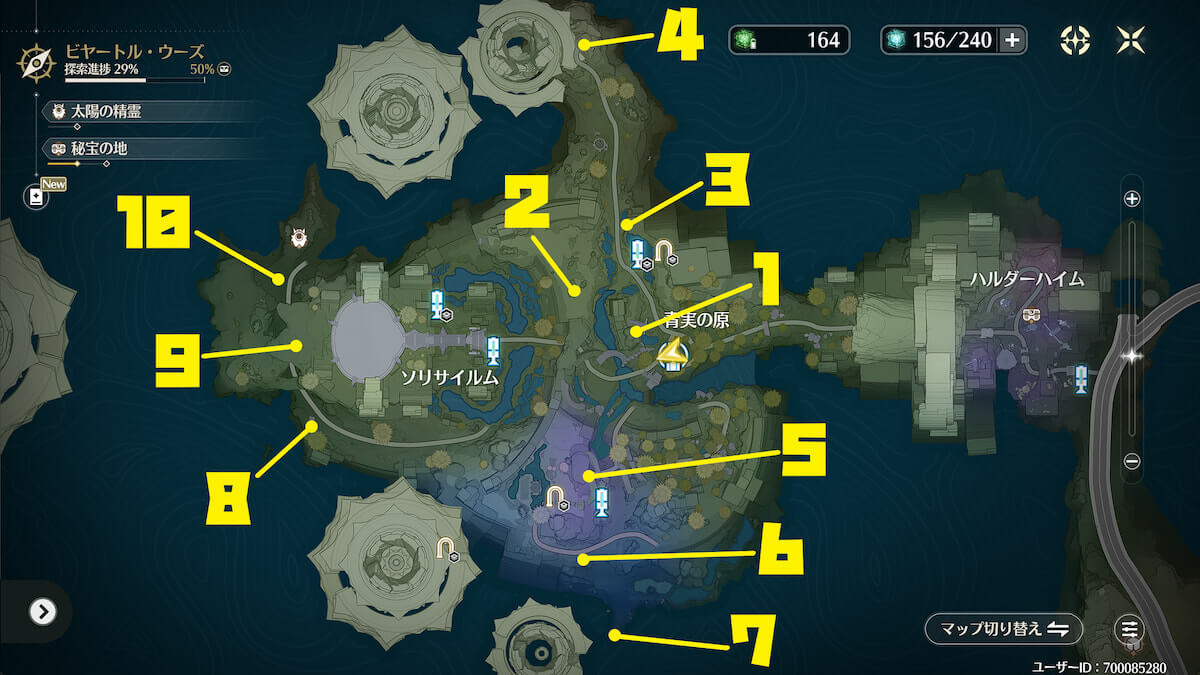Select the owl-faced map marker

[298, 238]
